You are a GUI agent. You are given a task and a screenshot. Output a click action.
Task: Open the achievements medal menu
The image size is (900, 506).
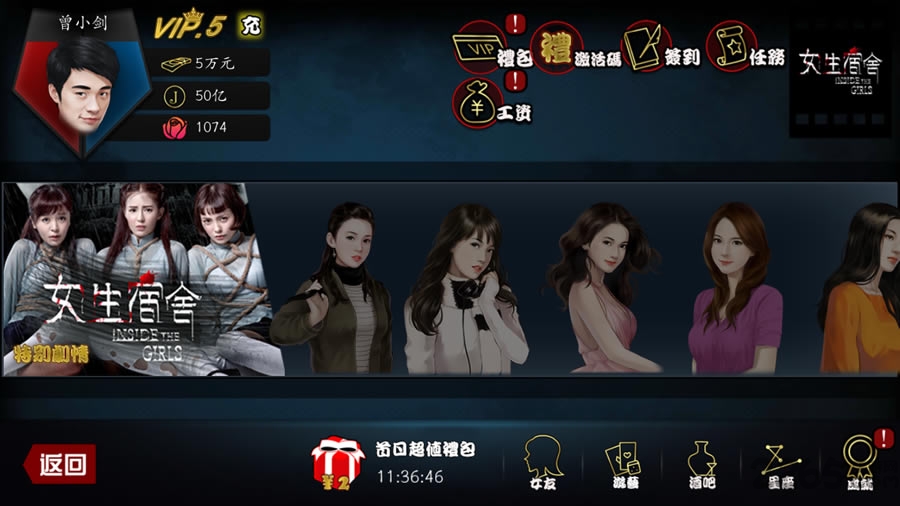click(x=859, y=460)
